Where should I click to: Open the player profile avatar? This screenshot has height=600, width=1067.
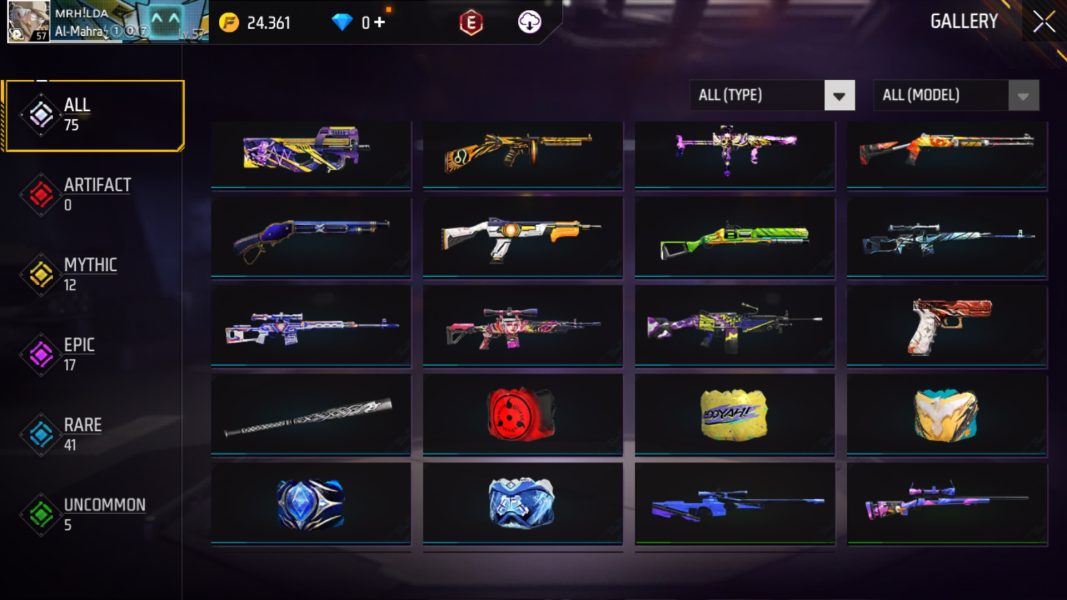tap(28, 21)
